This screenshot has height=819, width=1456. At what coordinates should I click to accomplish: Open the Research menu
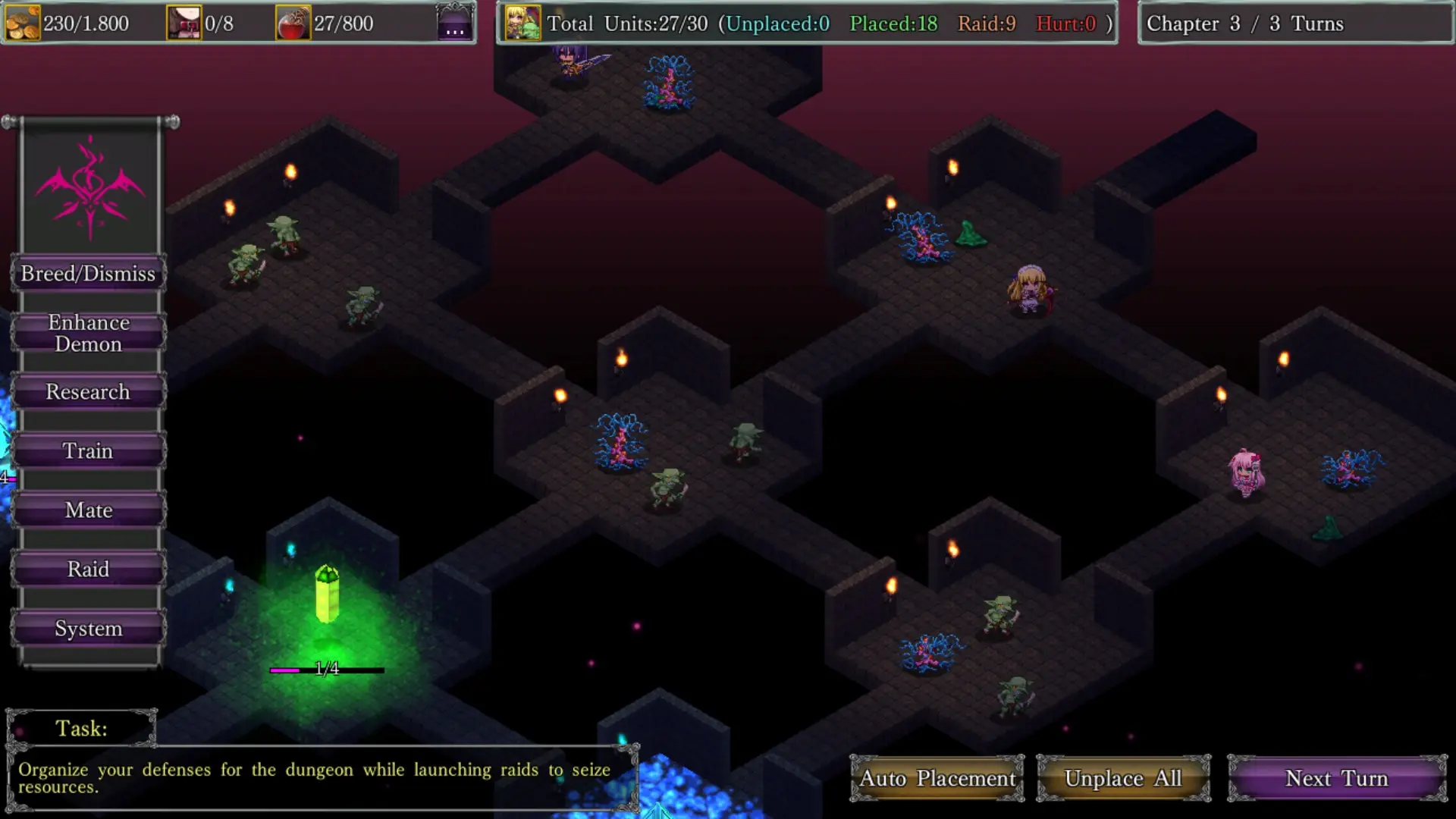88,392
